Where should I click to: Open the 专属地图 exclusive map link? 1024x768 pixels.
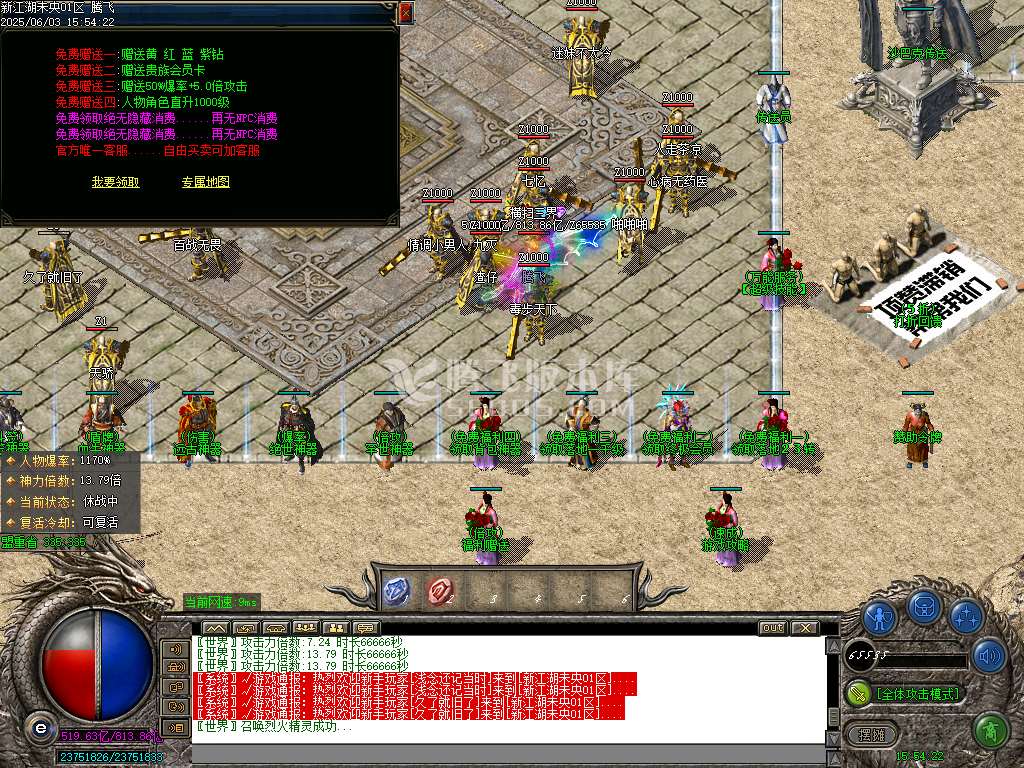click(206, 182)
